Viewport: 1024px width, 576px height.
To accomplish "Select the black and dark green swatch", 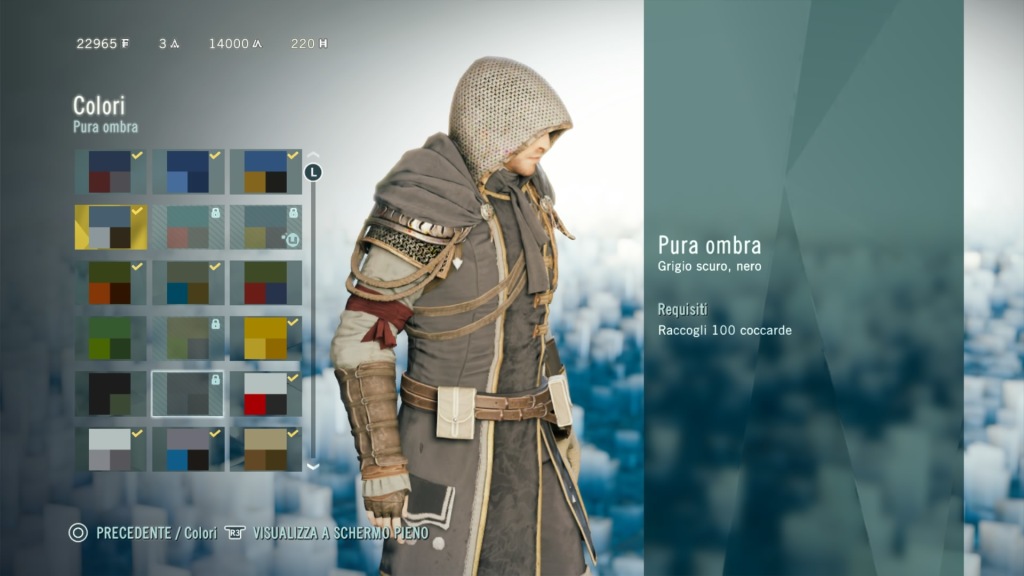I will (x=110, y=394).
